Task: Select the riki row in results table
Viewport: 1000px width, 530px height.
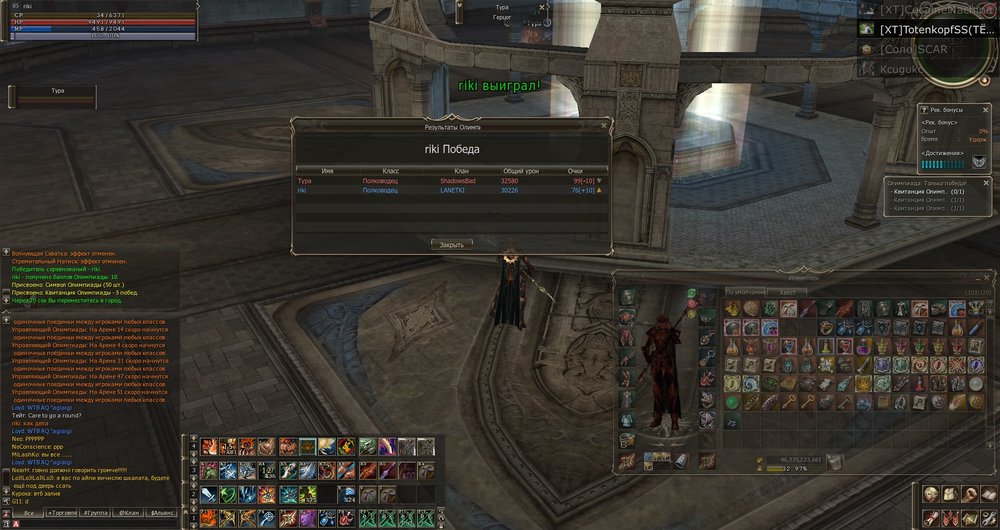Action: click(x=450, y=190)
